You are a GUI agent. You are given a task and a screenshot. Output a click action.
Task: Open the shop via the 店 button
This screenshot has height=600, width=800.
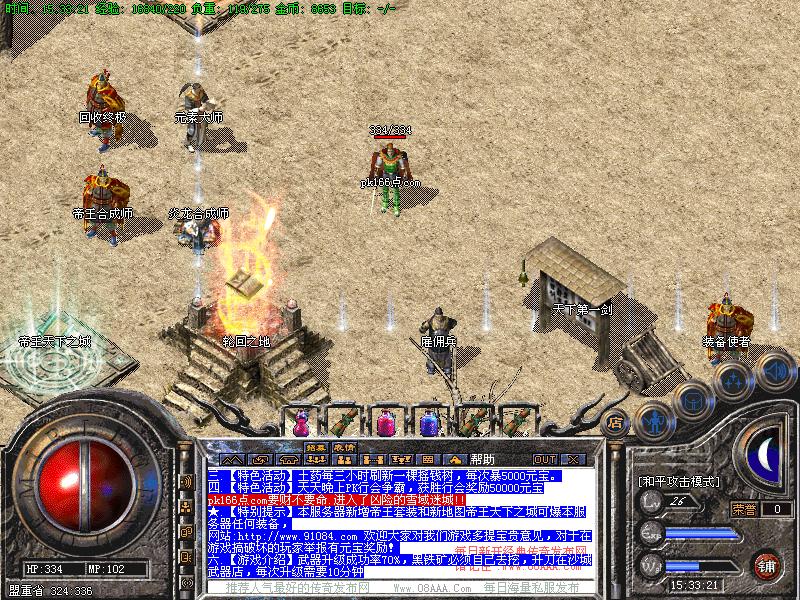point(616,421)
